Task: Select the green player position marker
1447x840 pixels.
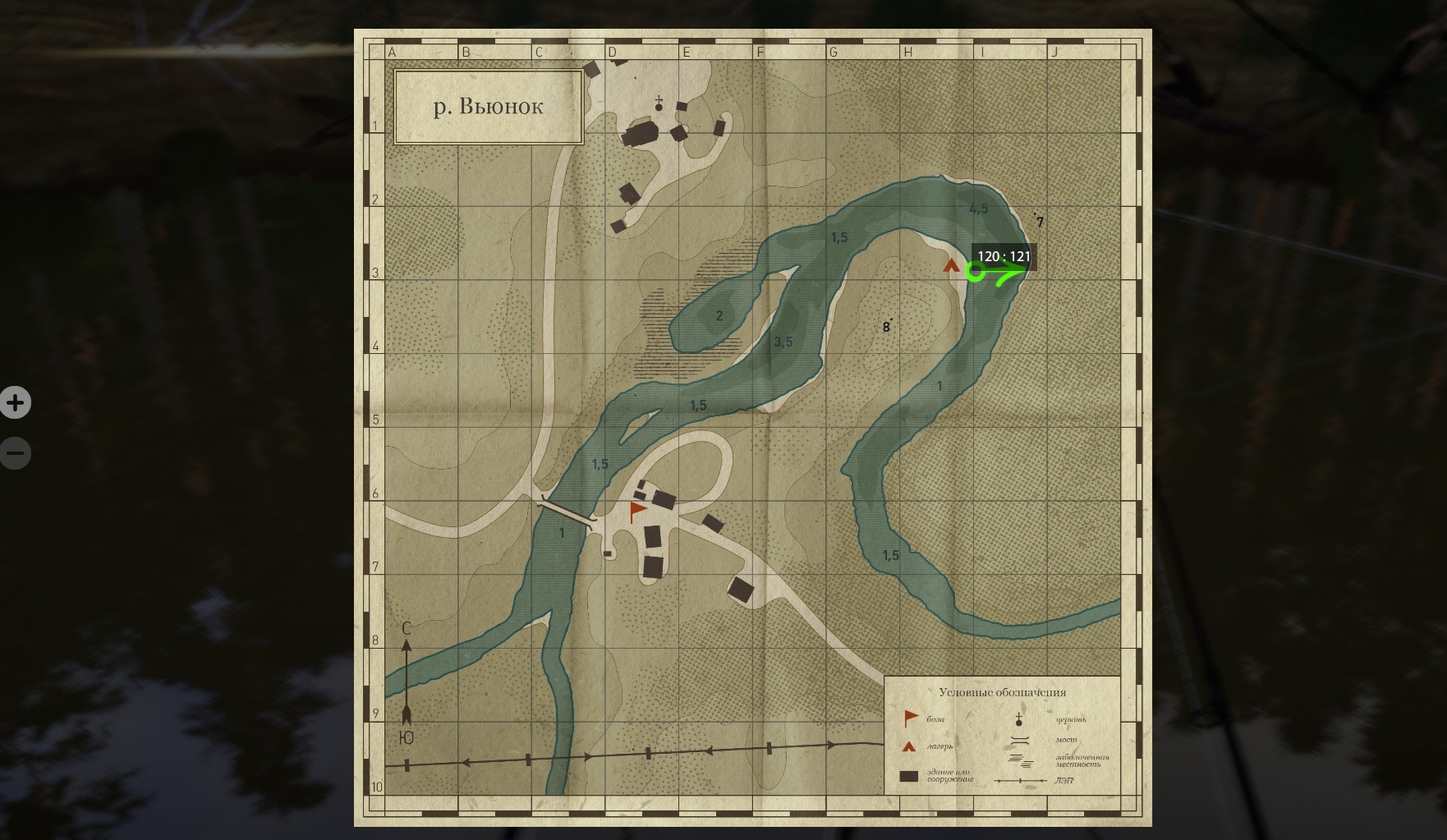Action: point(975,272)
